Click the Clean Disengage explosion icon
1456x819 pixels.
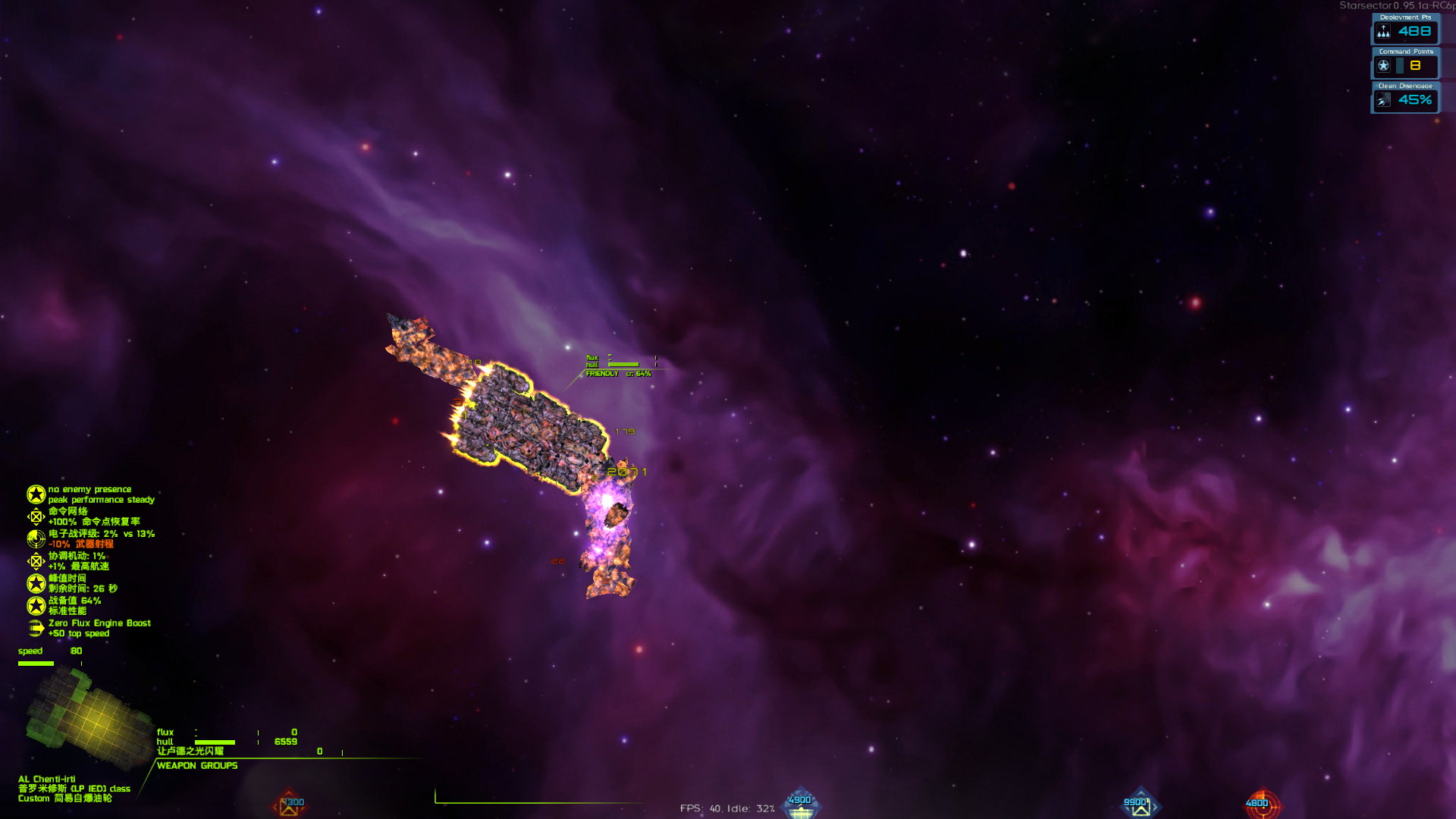coord(1385,100)
